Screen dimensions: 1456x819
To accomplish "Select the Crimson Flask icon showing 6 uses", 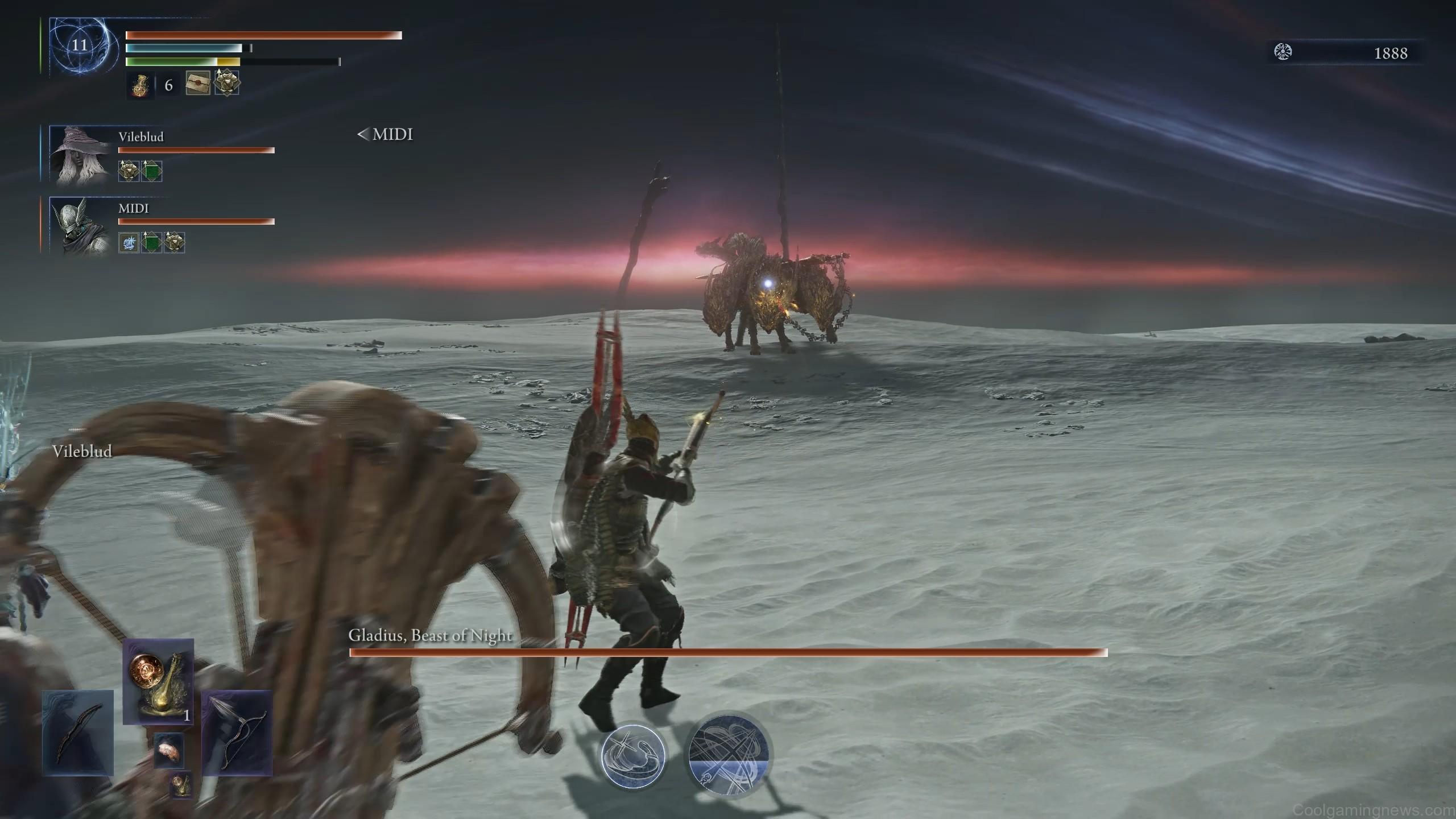I will pyautogui.click(x=139, y=85).
